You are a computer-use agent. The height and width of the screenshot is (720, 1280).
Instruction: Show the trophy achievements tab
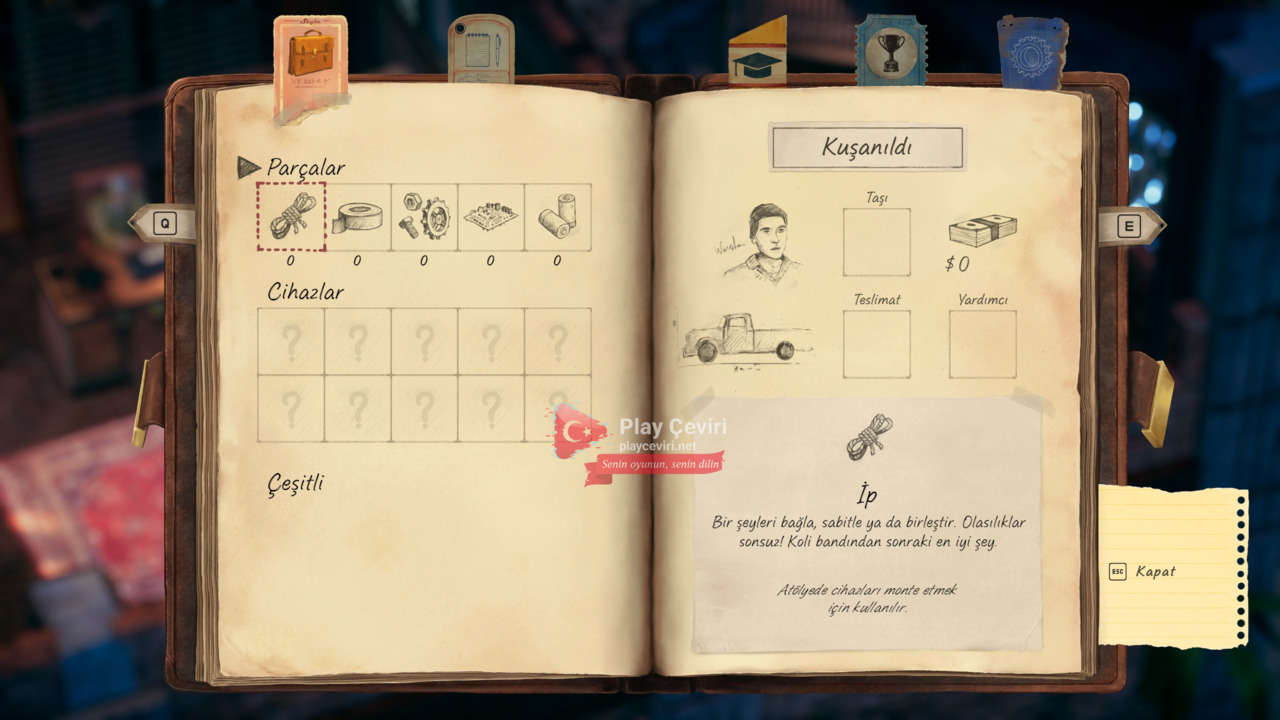[x=891, y=51]
